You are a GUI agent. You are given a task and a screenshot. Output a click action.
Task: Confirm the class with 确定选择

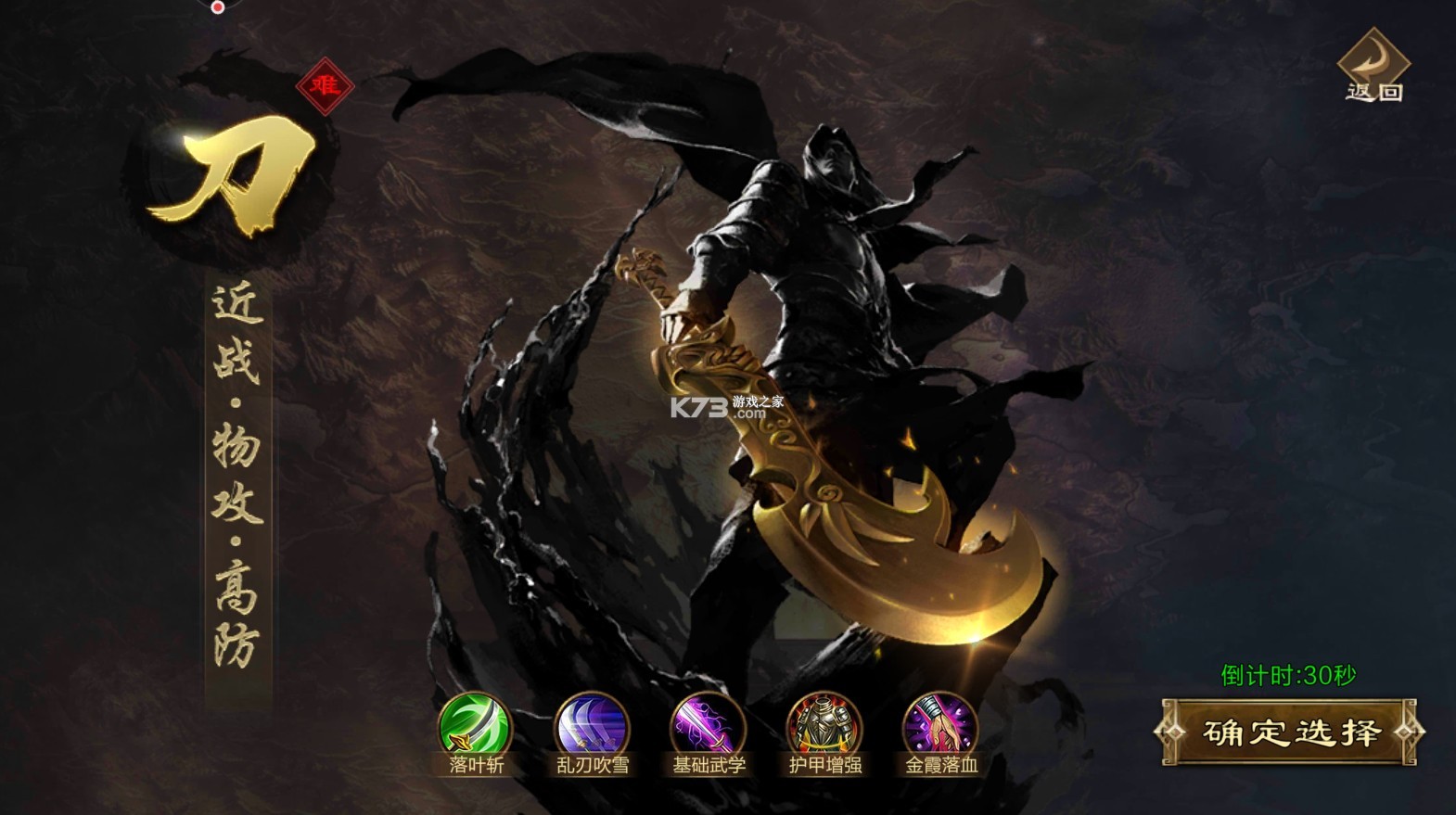tap(1290, 732)
